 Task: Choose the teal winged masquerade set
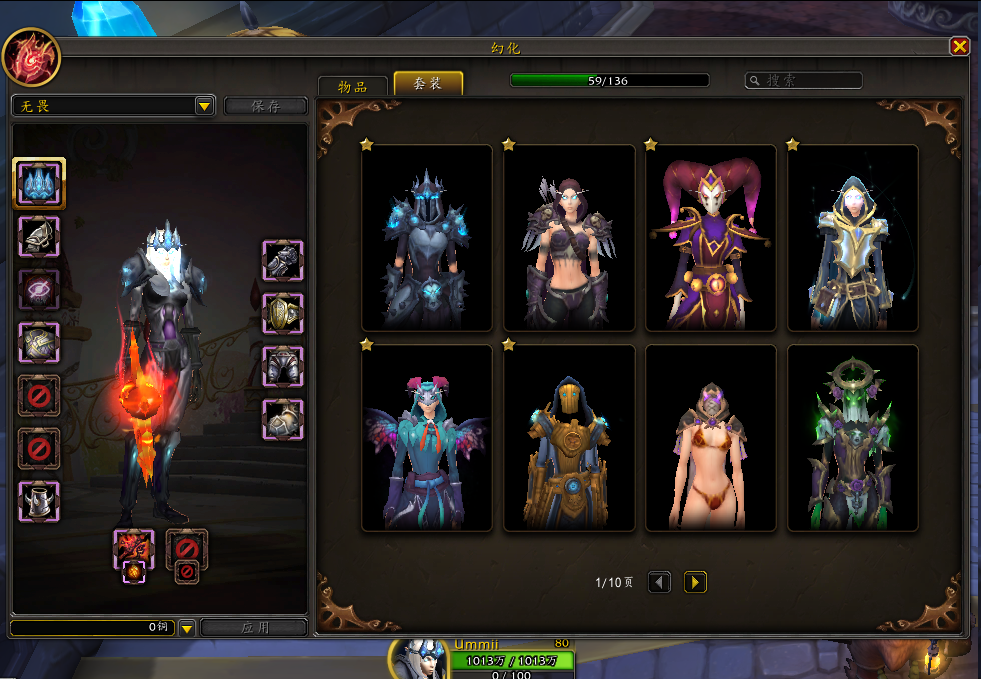pyautogui.click(x=427, y=438)
